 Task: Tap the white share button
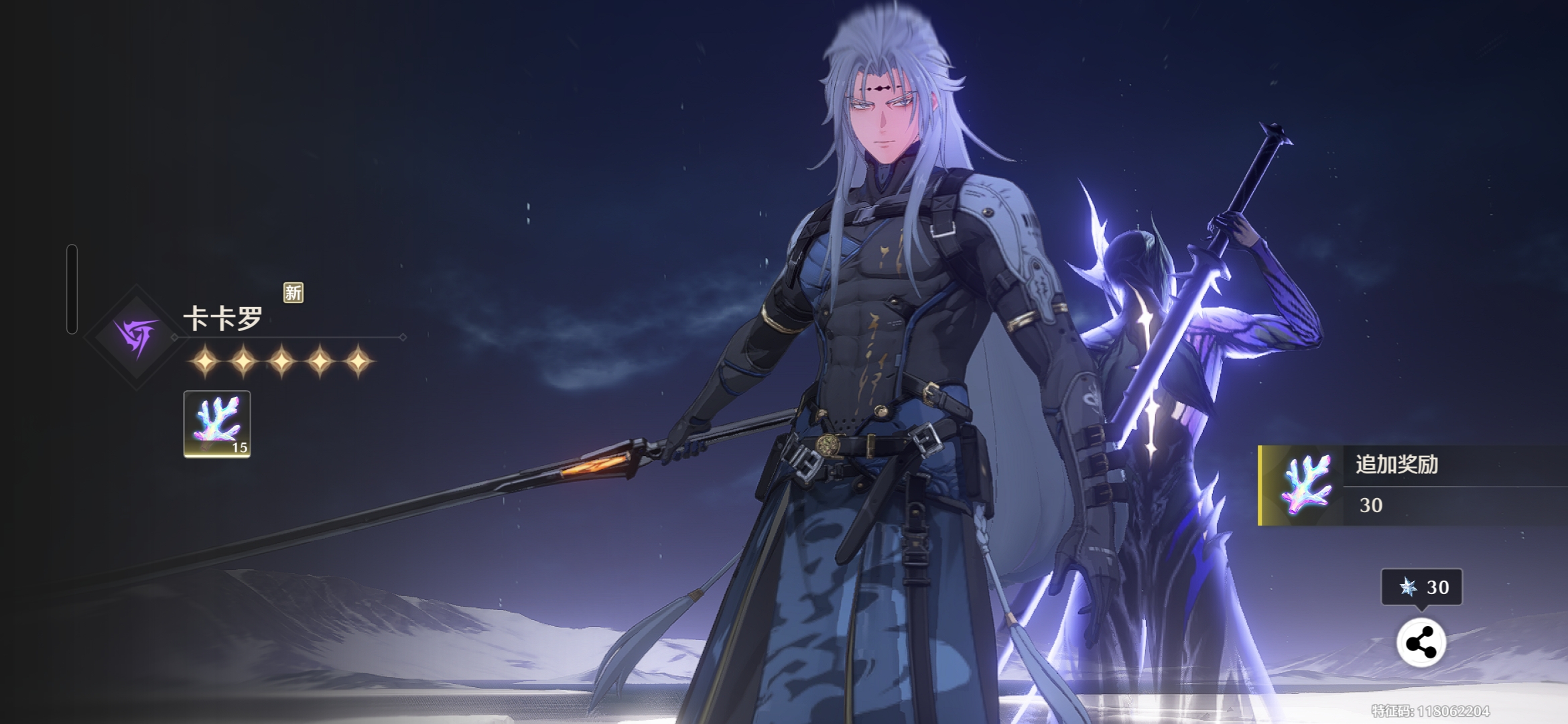(1421, 643)
